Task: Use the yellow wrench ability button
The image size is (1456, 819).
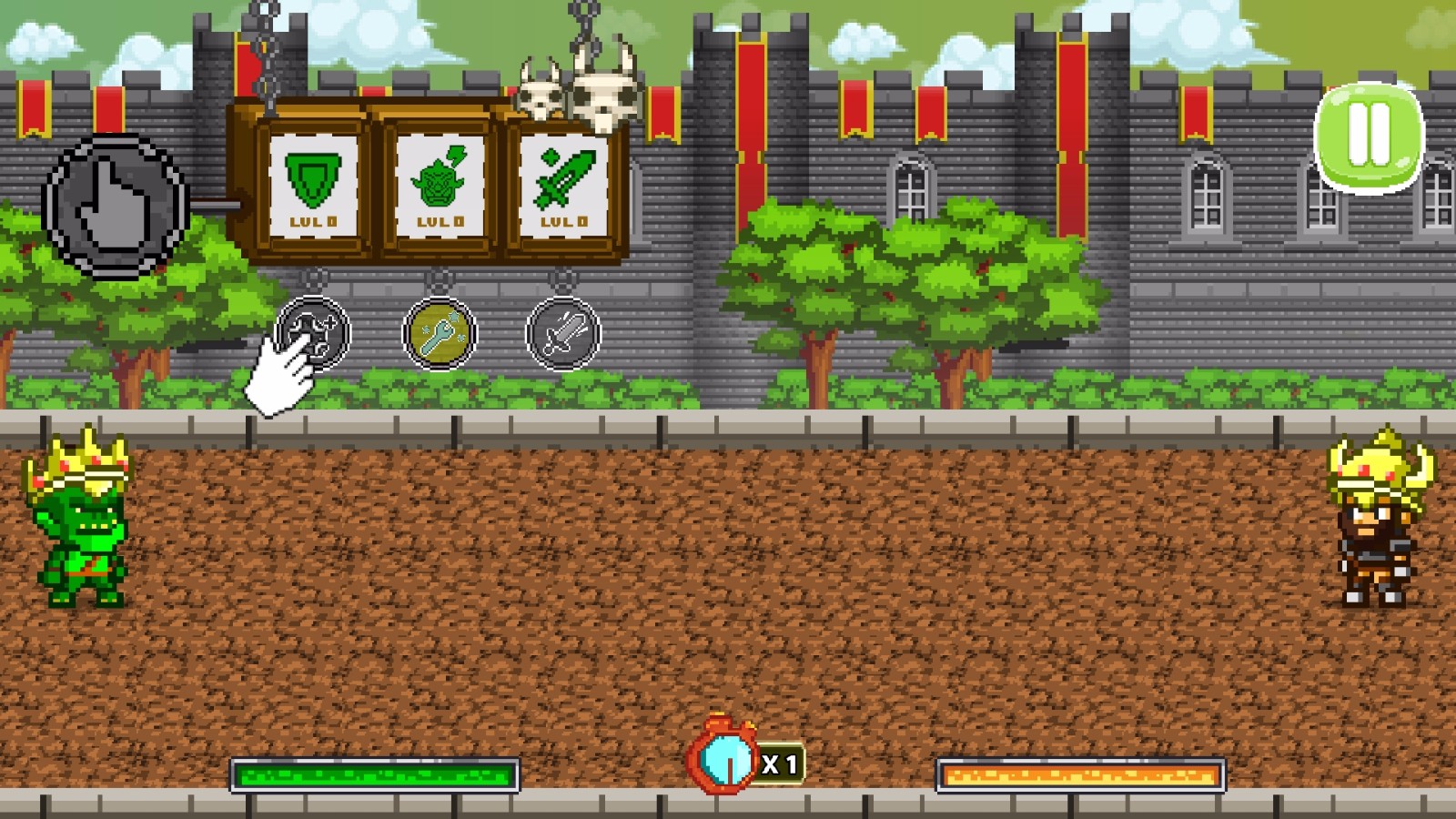Action: tap(440, 334)
